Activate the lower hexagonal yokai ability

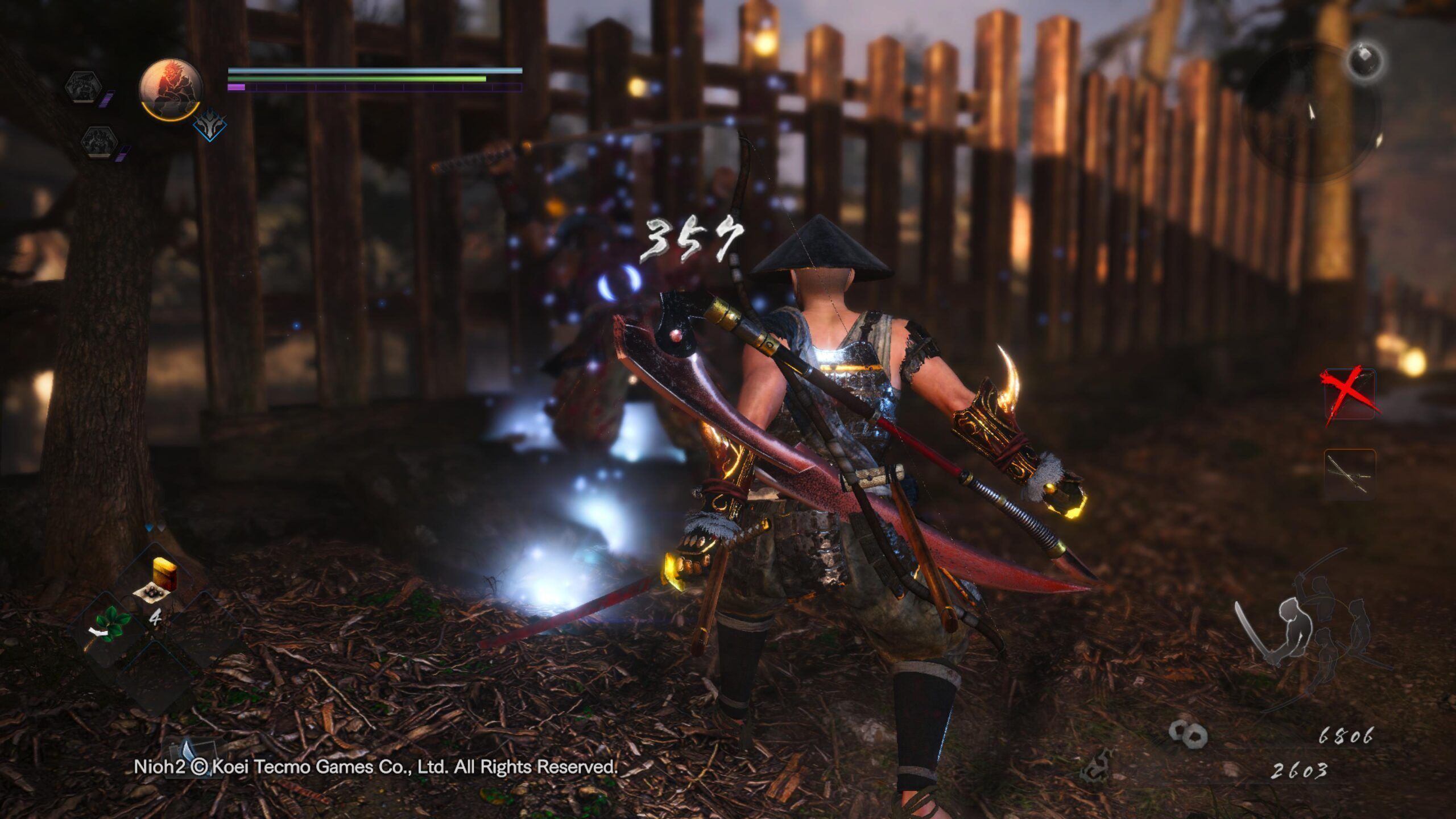98,140
